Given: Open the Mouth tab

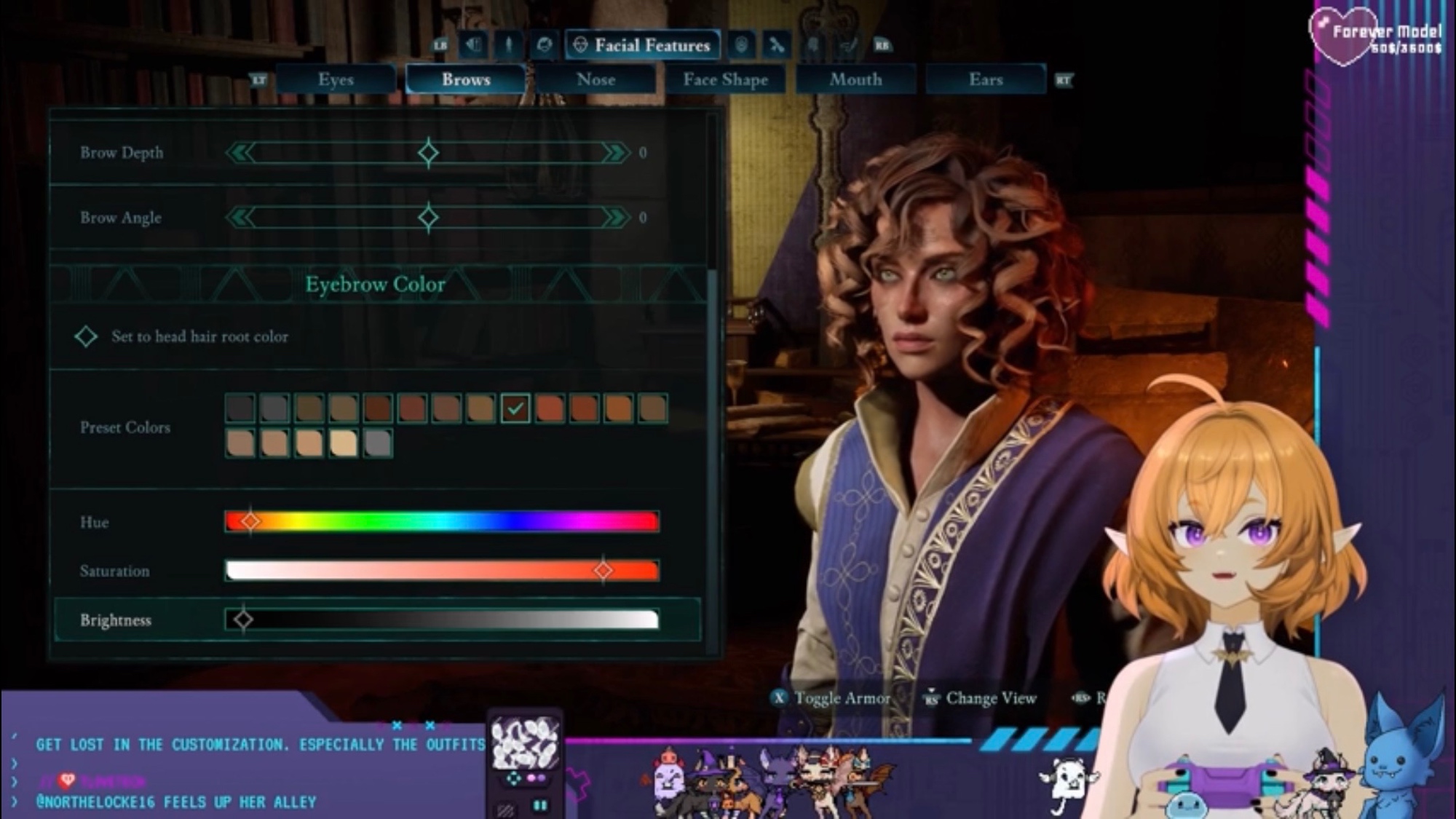Looking at the screenshot, I should 855,79.
